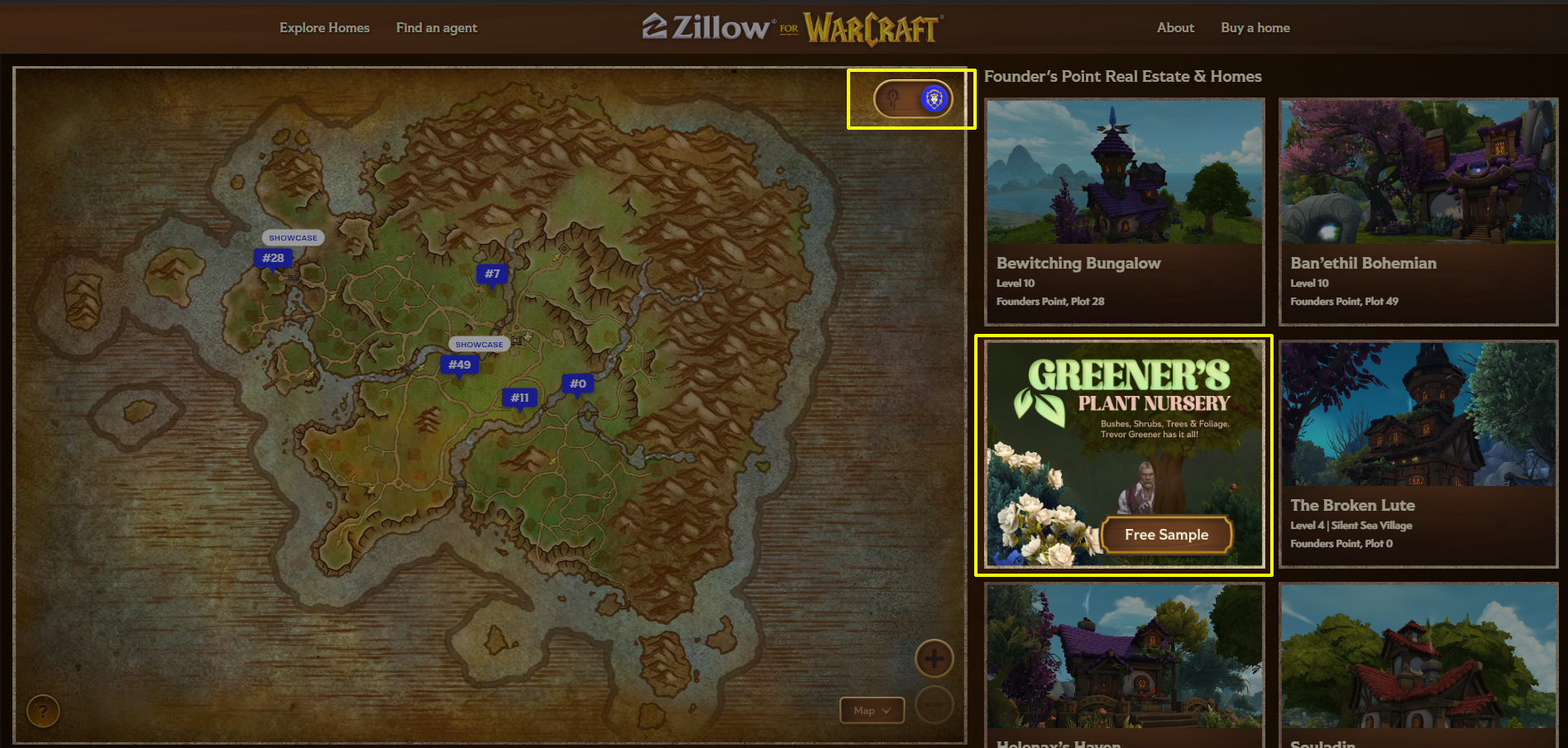
Task: Open the help question mark icon
Action: click(42, 710)
